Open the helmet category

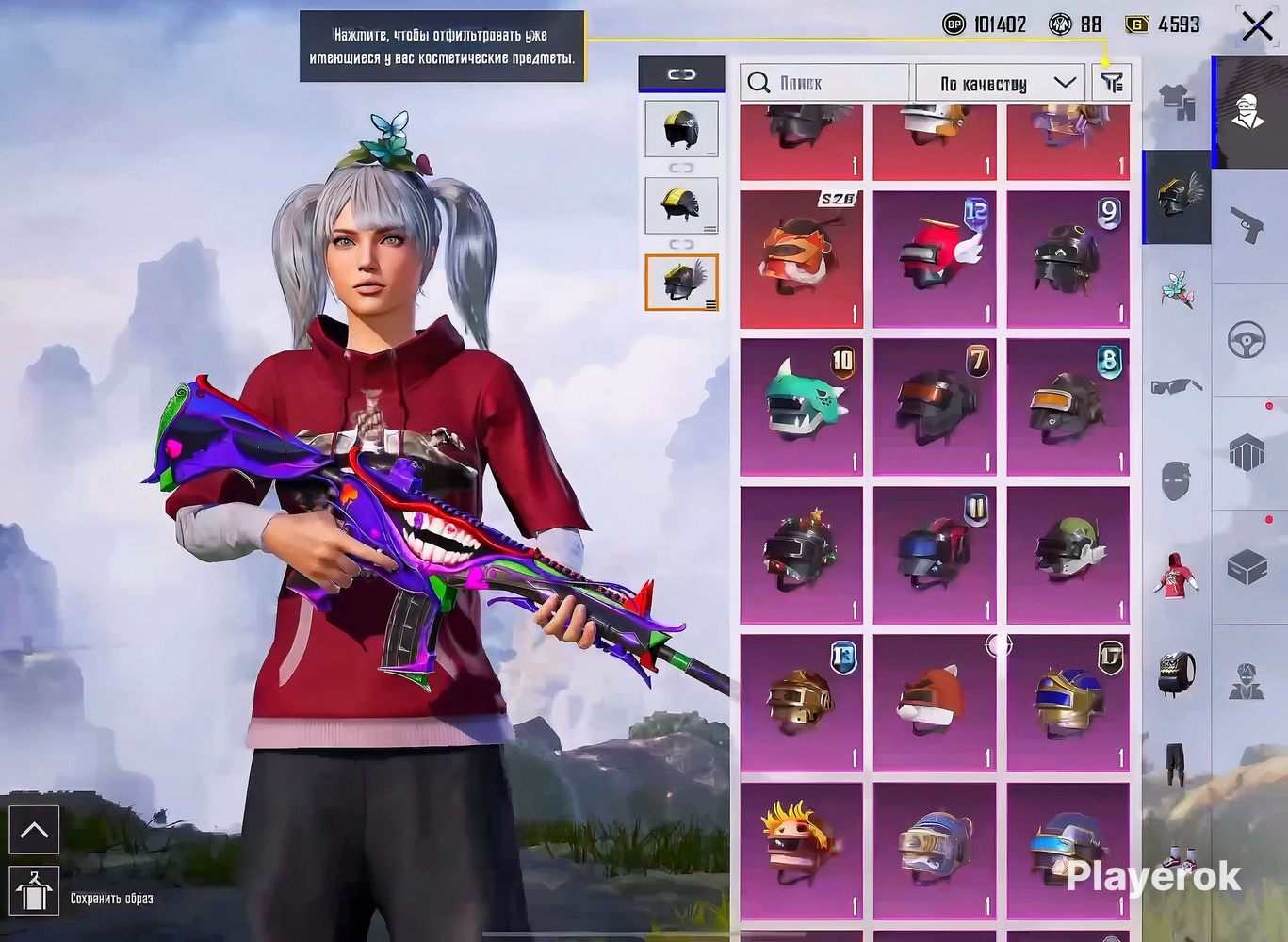click(1176, 196)
